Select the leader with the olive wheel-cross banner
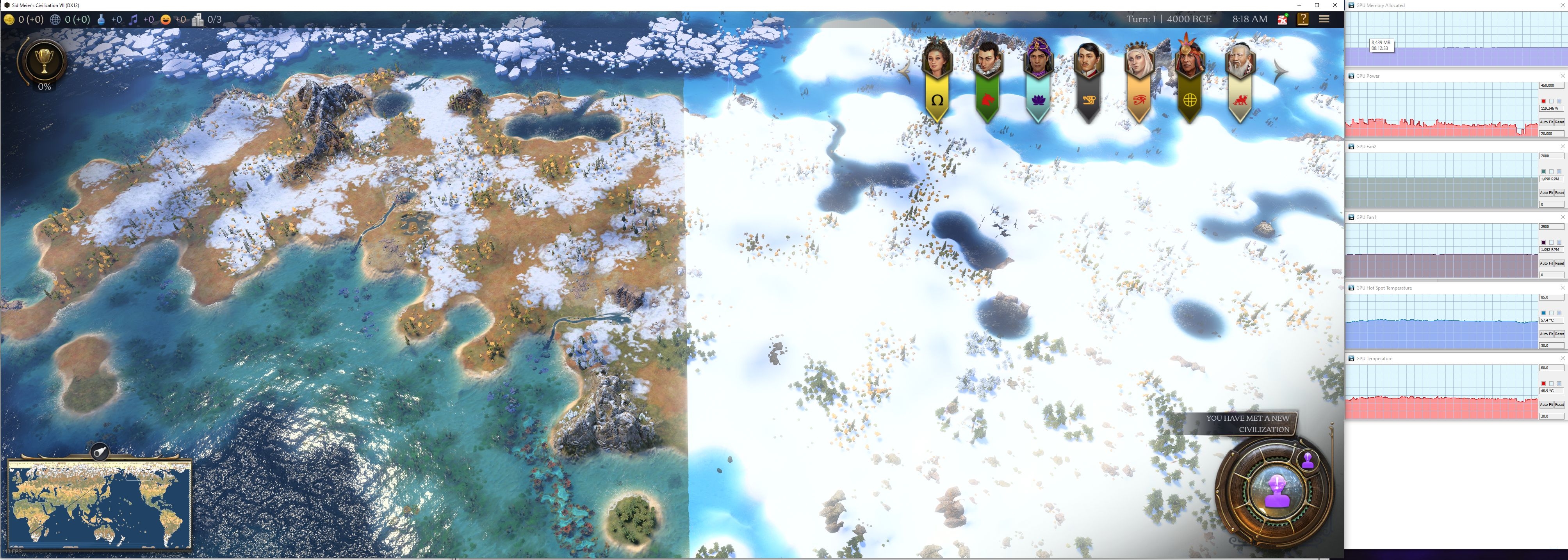 pos(1189,79)
